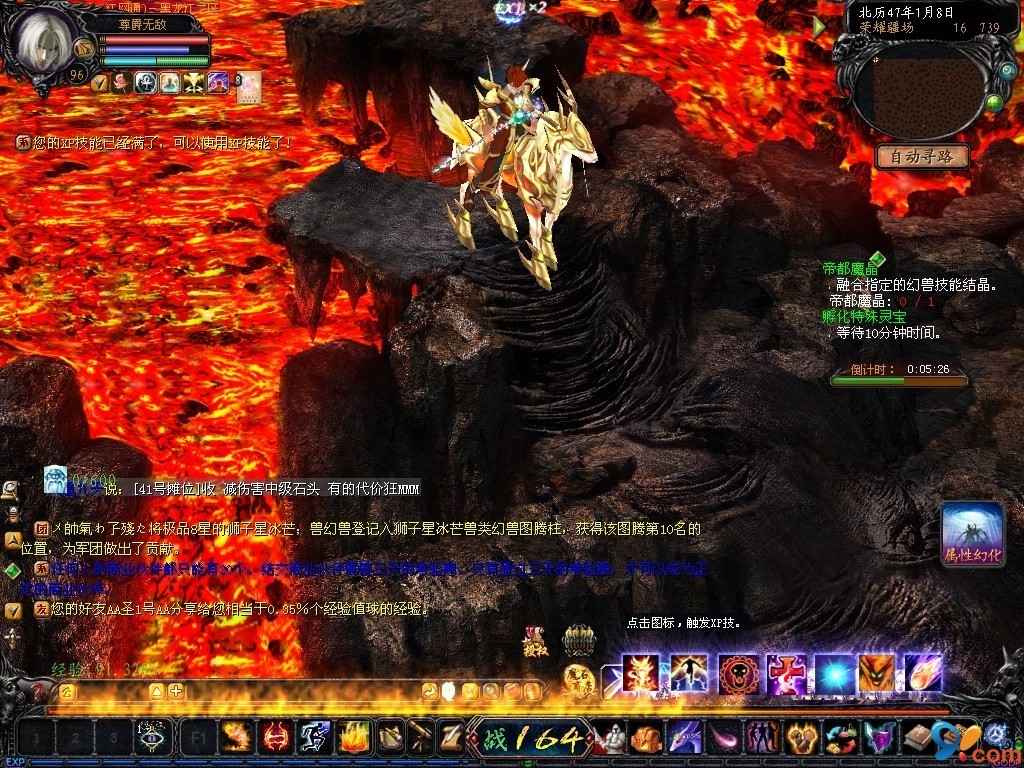1024x768 pixels.
Task: Trigger the blue energy orb XP skill
Action: (832, 673)
